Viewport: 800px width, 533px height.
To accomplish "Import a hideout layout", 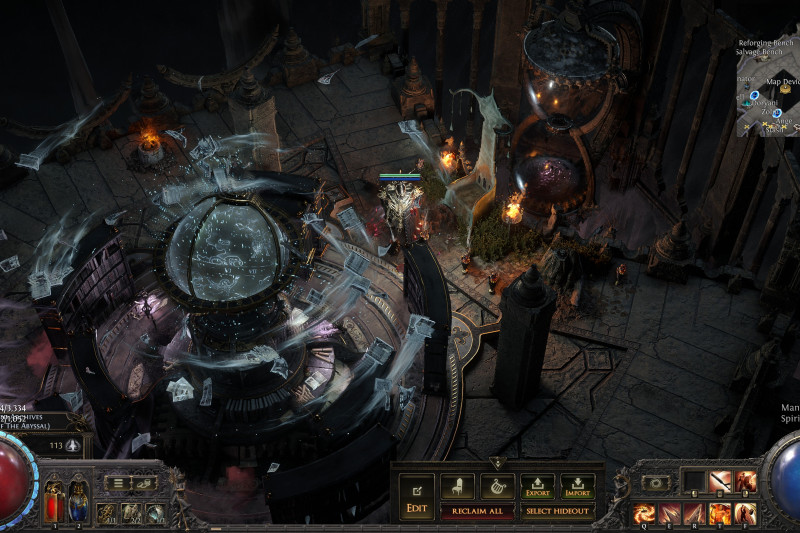I will (x=577, y=487).
